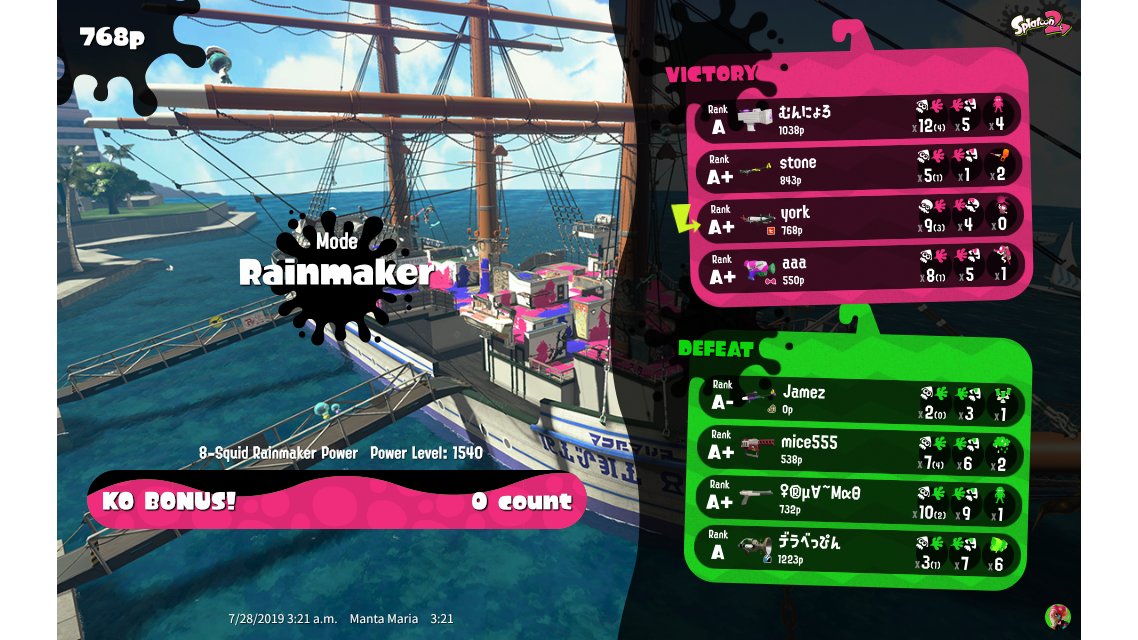This screenshot has height=640, width=1138.
Task: Click the KO BONUS banner
Action: [x=336, y=501]
